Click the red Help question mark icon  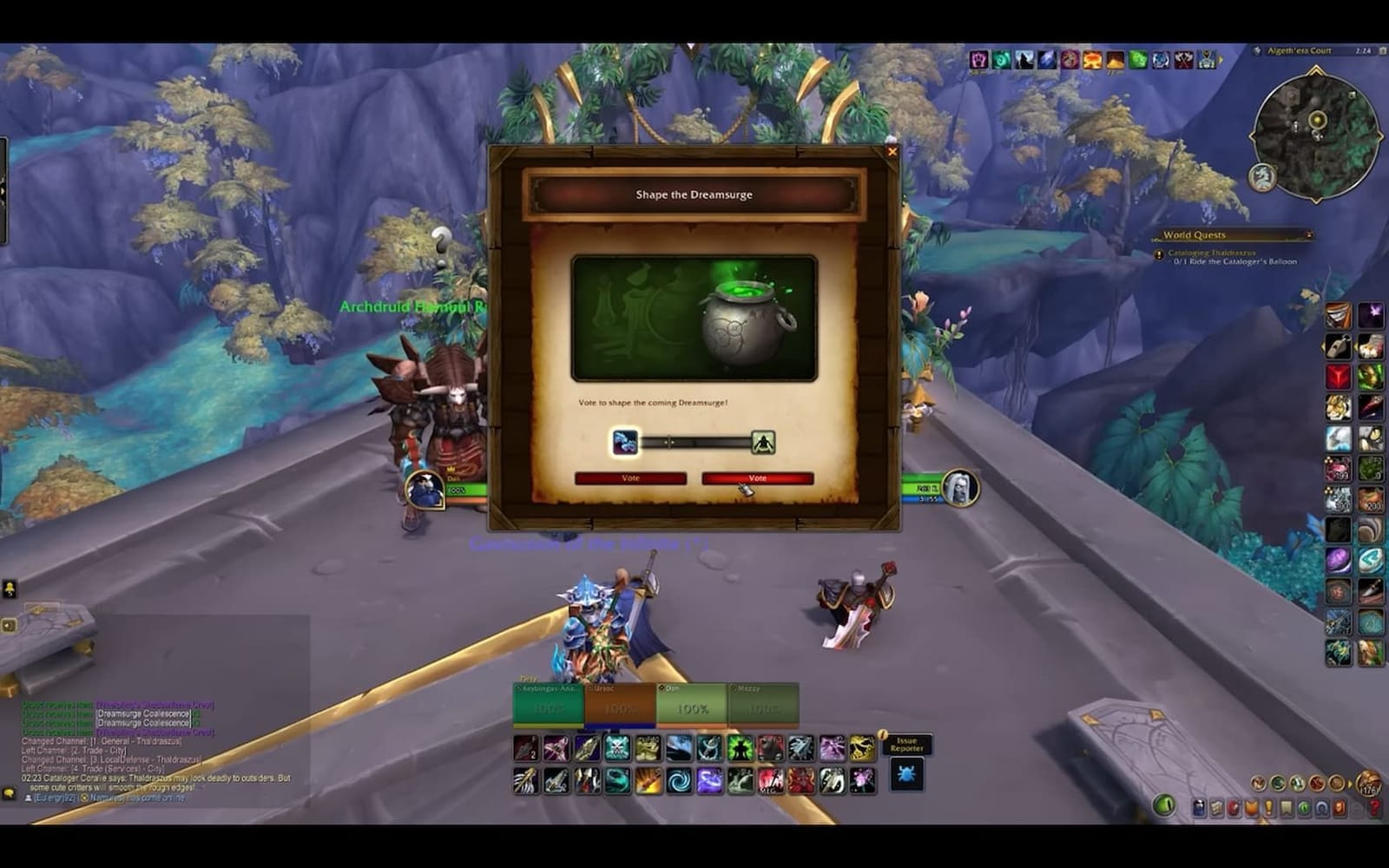(1373, 808)
